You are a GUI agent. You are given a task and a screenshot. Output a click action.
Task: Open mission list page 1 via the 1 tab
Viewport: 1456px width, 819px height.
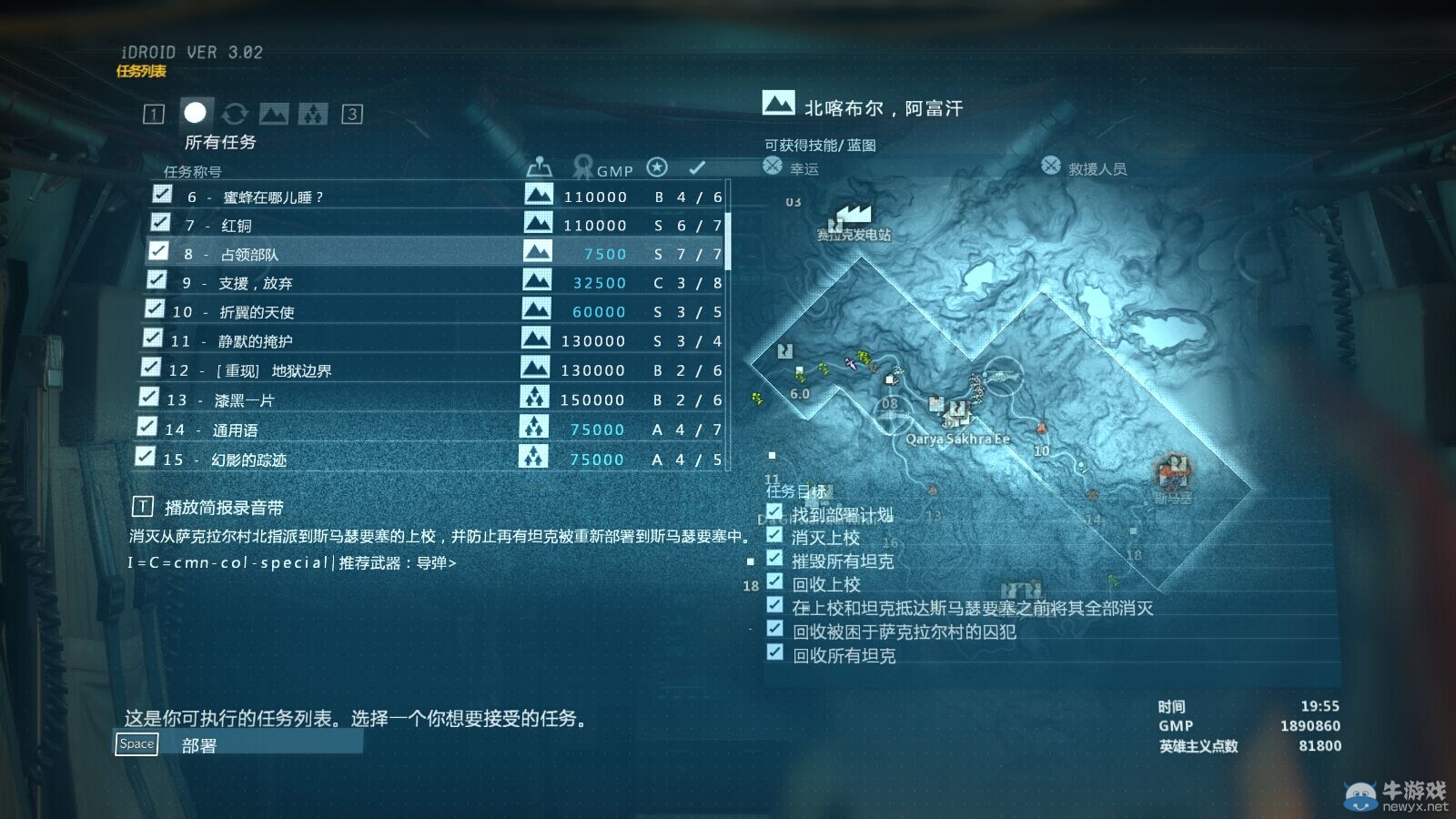(152, 114)
